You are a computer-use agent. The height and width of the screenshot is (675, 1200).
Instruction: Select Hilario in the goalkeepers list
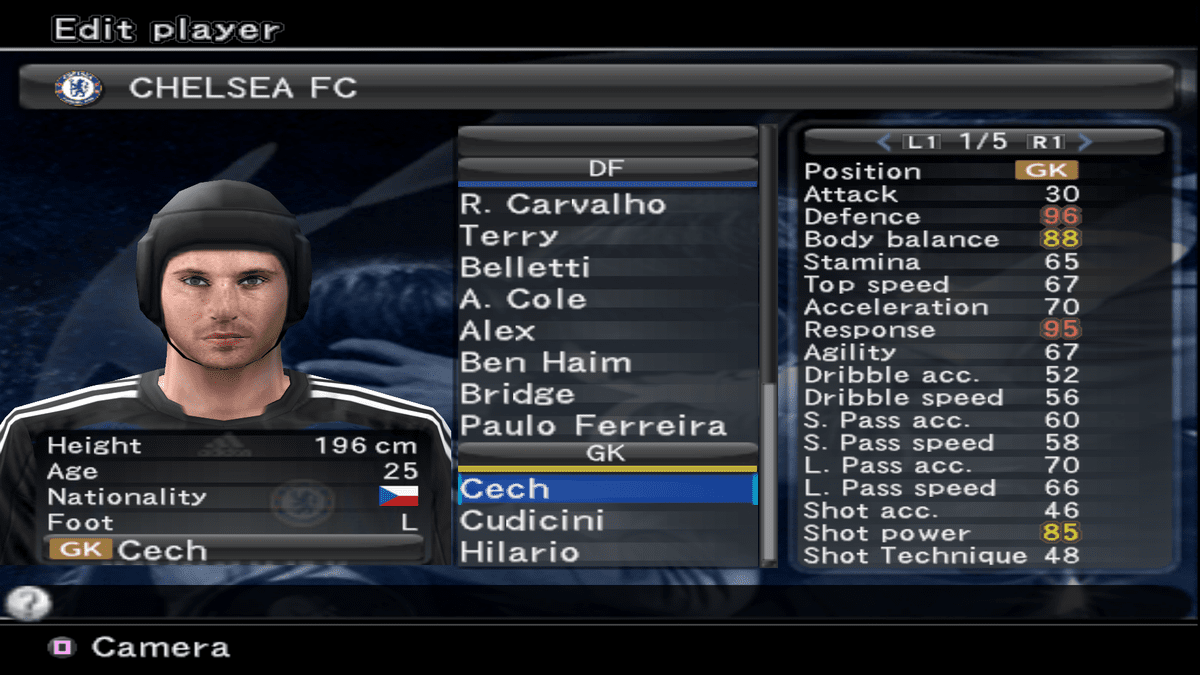tap(519, 552)
